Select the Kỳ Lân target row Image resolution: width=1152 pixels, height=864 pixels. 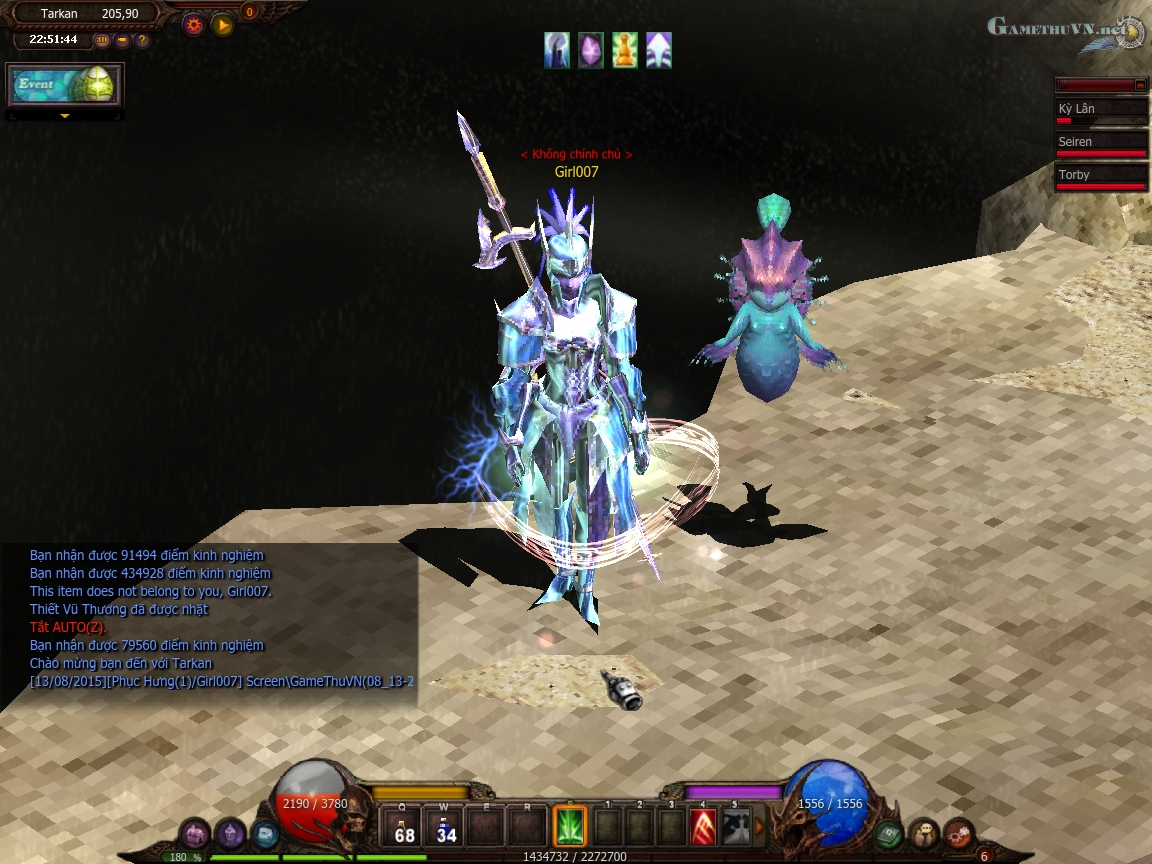1102,111
